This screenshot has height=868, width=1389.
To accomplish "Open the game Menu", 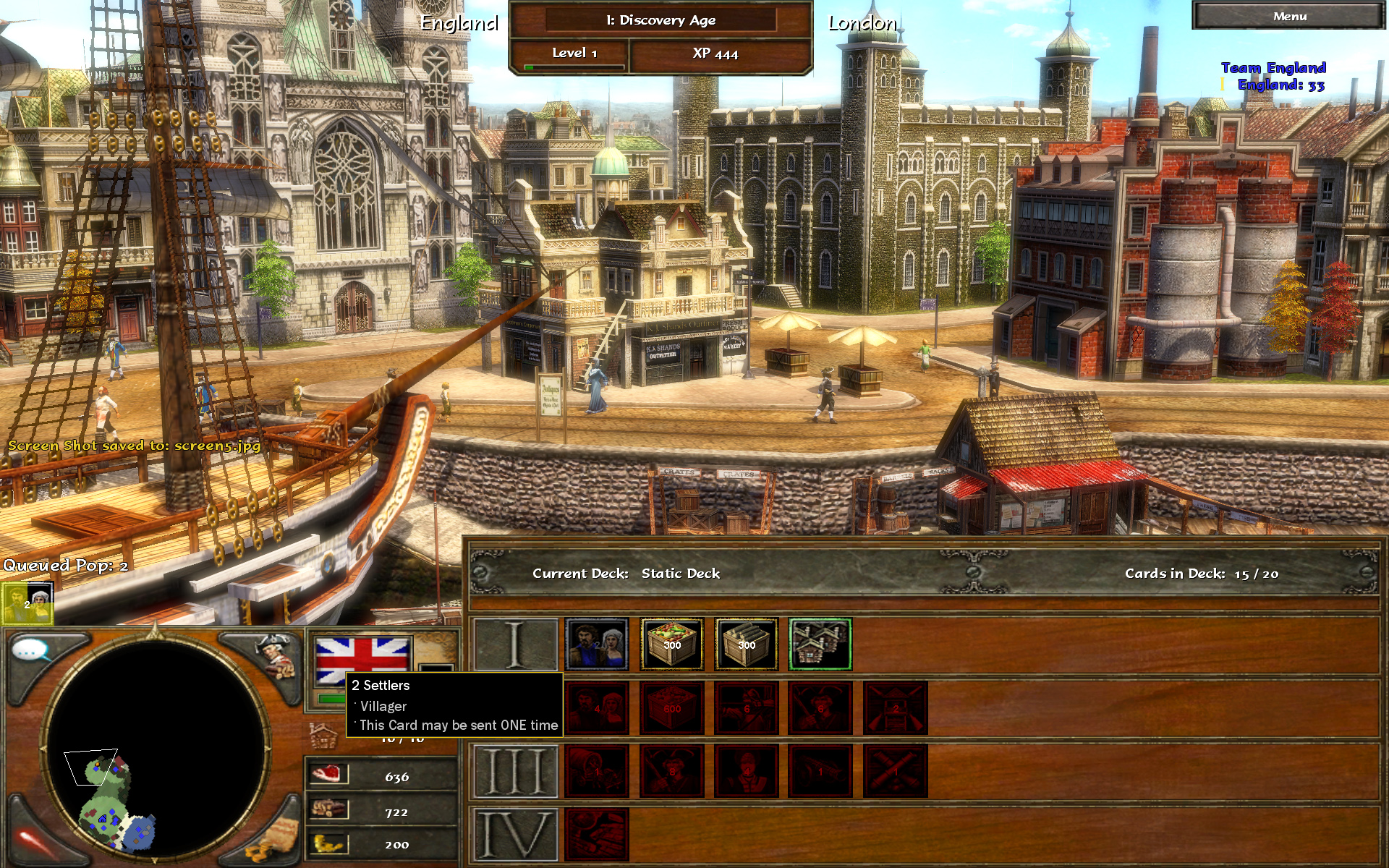I will (x=1289, y=17).
